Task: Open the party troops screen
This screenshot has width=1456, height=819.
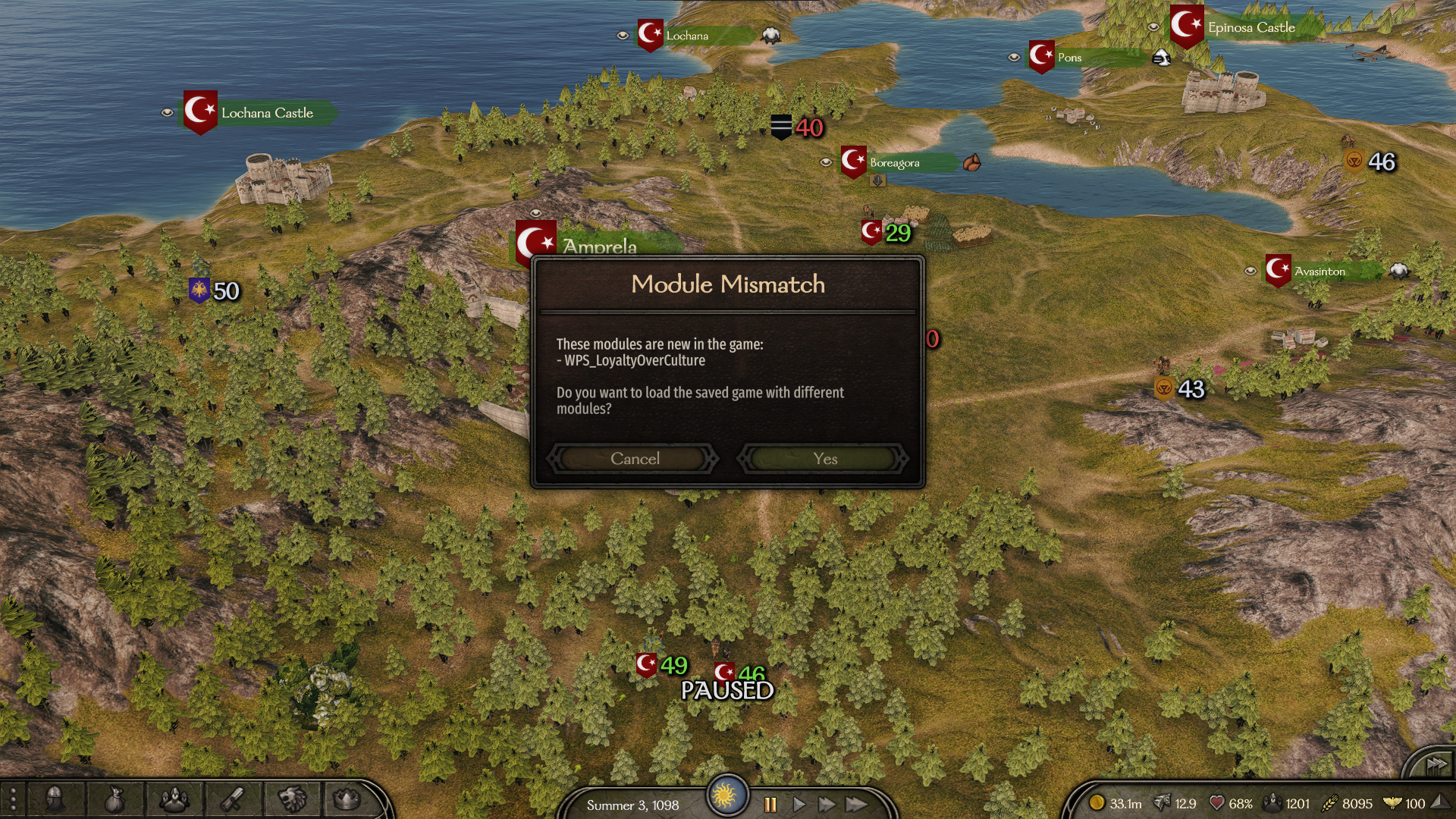Action: click(x=174, y=799)
